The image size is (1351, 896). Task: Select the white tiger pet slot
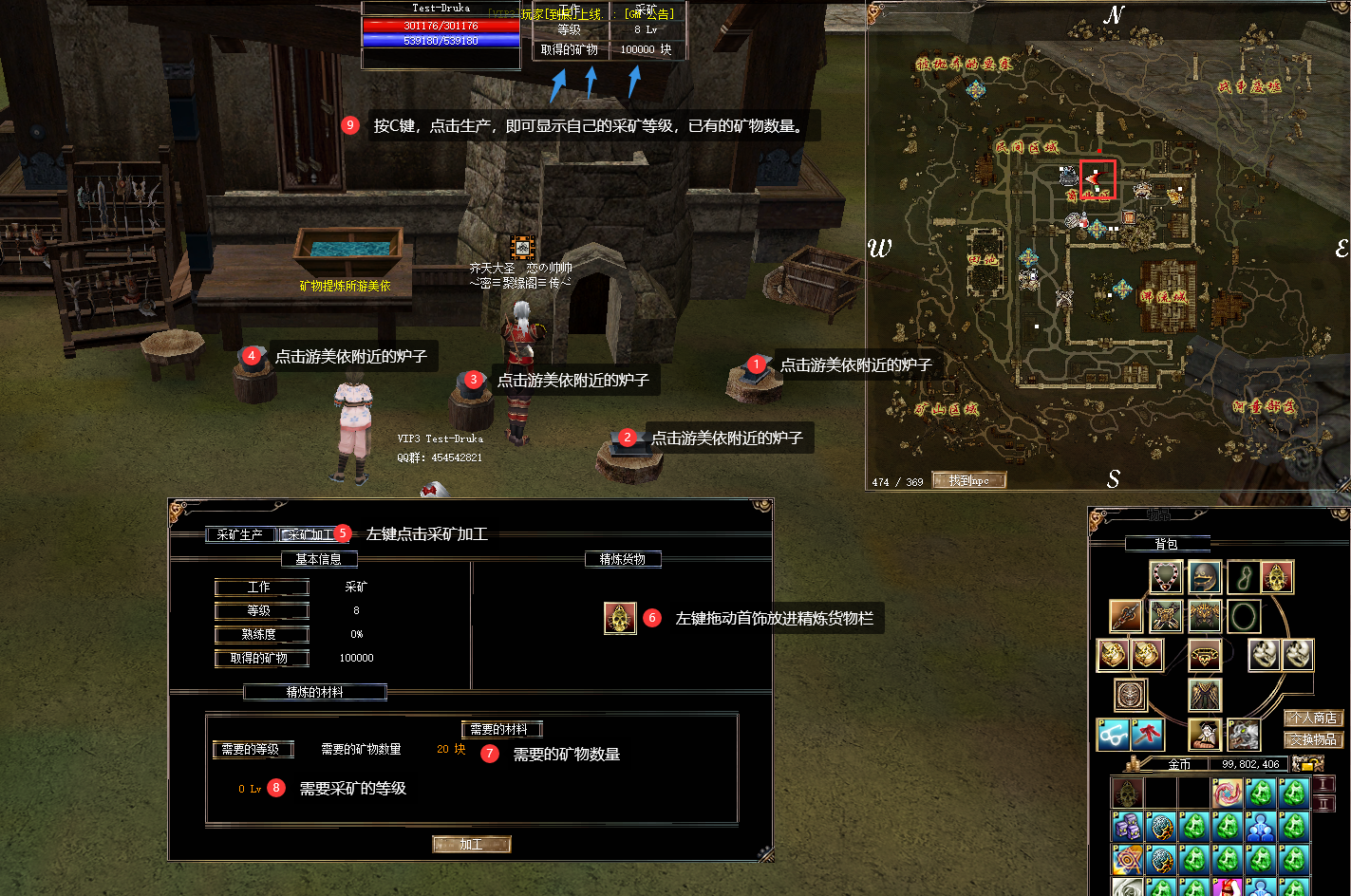1243,734
